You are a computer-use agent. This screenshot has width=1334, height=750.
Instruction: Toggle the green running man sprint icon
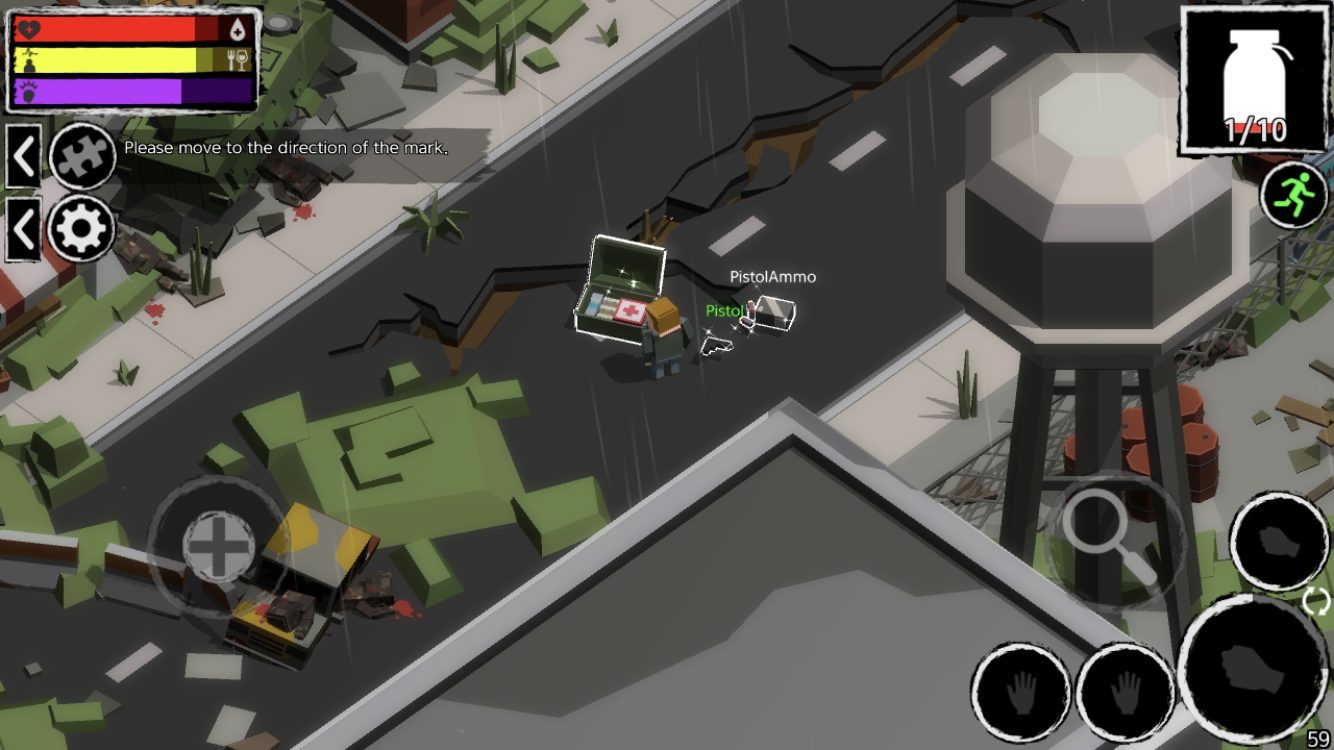1294,195
